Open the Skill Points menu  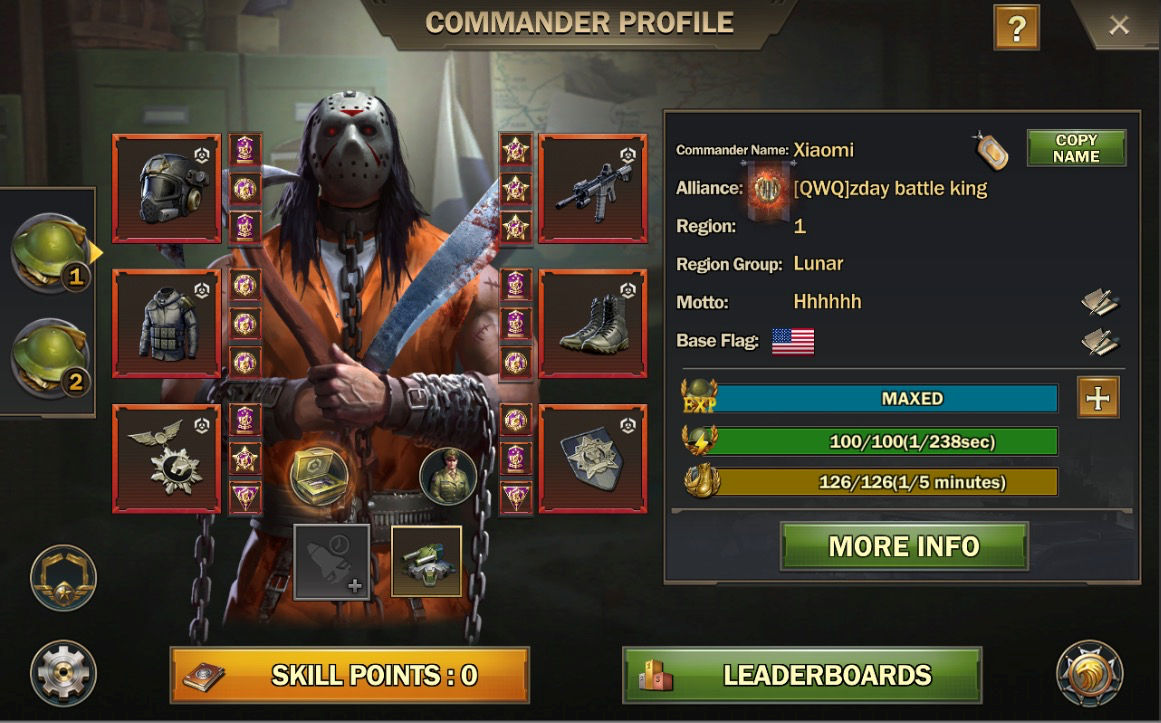click(349, 675)
